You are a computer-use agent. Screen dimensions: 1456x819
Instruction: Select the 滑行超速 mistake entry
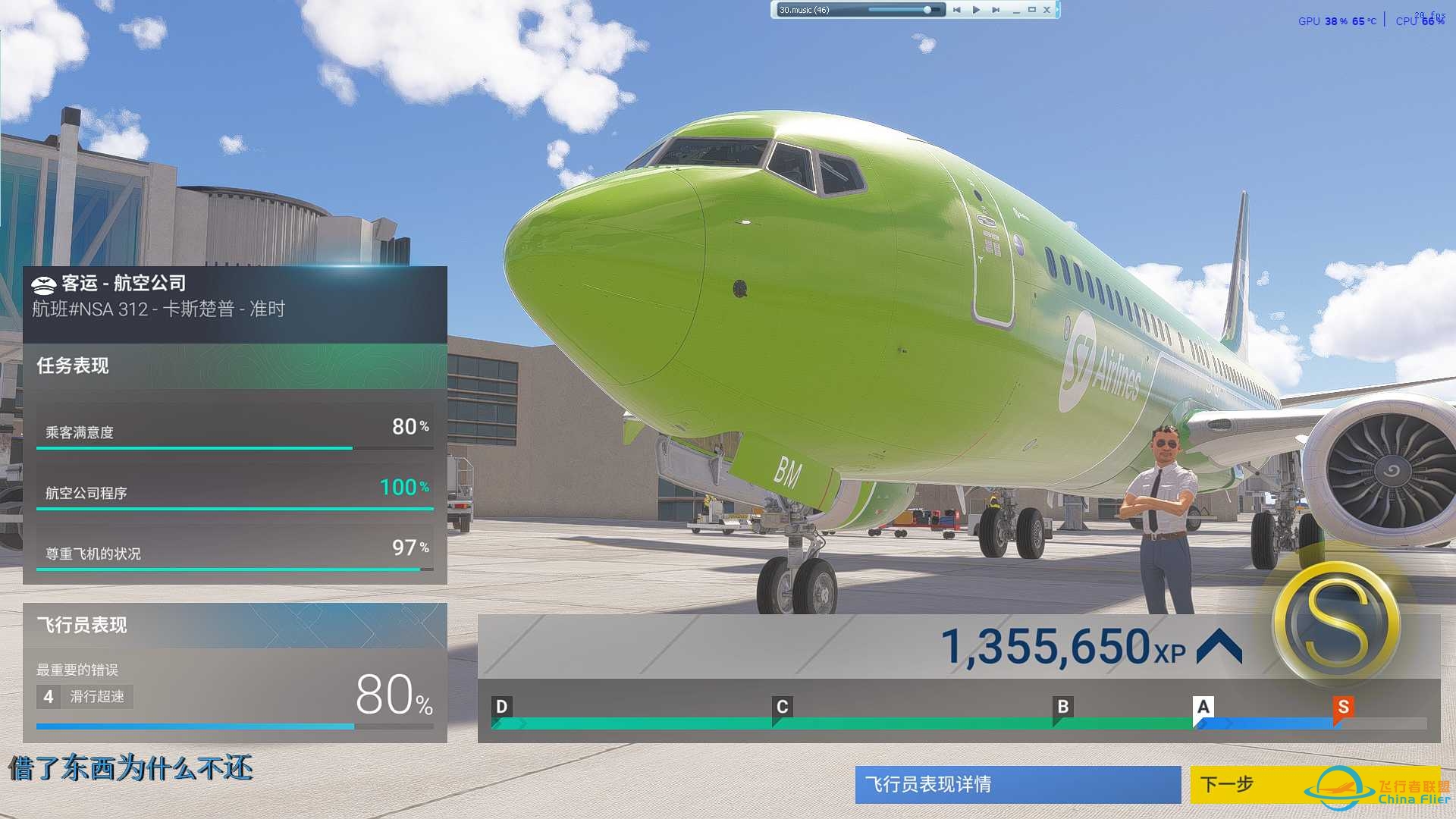tap(85, 696)
